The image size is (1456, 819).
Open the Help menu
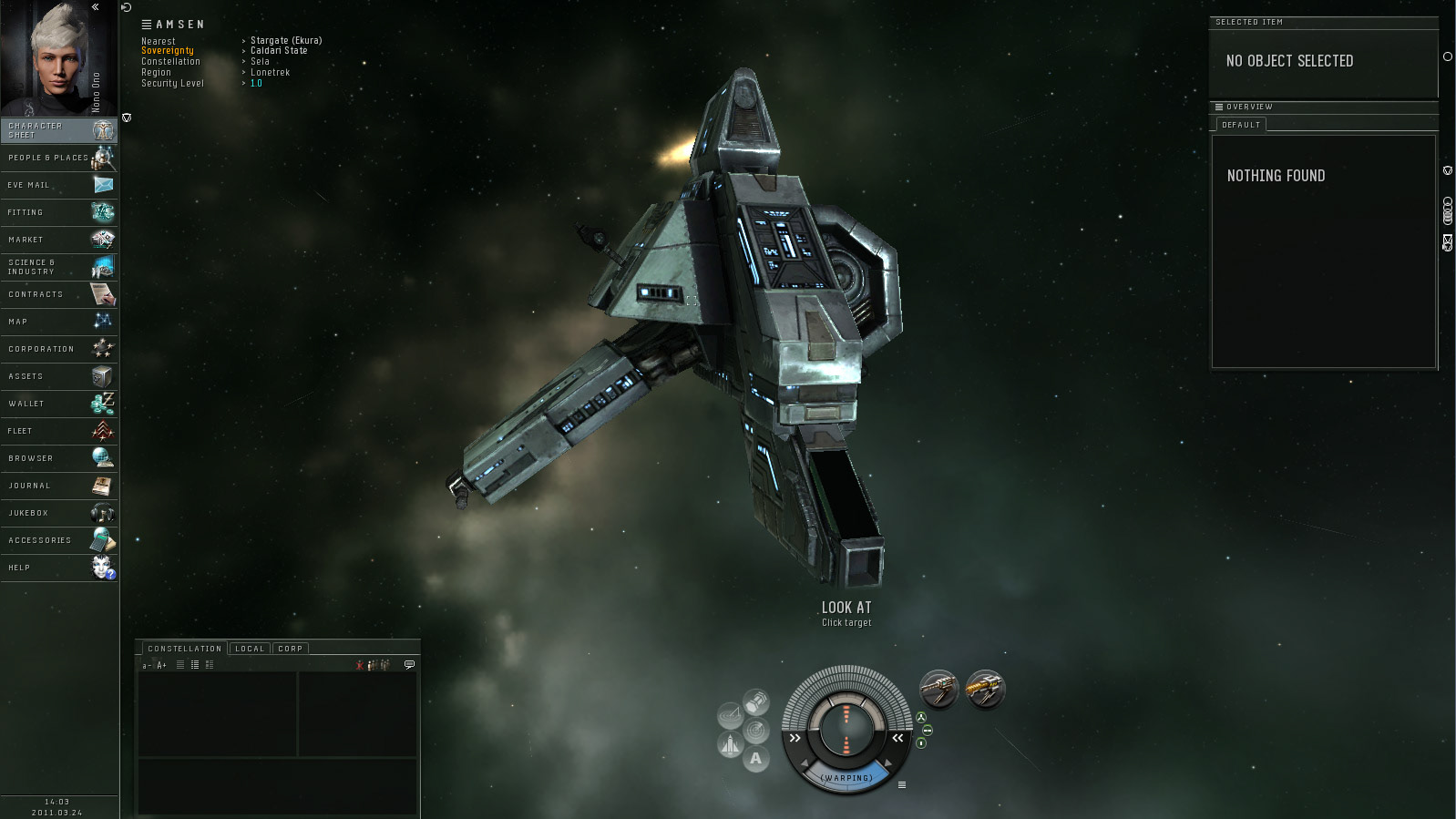click(x=59, y=568)
